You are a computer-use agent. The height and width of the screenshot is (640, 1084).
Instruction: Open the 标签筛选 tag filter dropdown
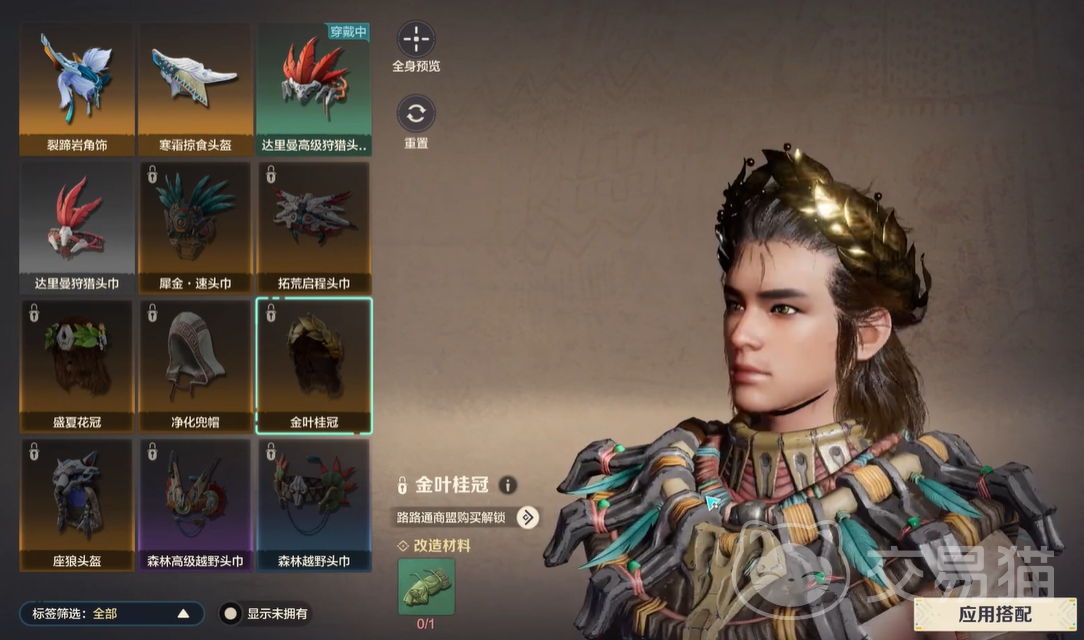click(111, 613)
